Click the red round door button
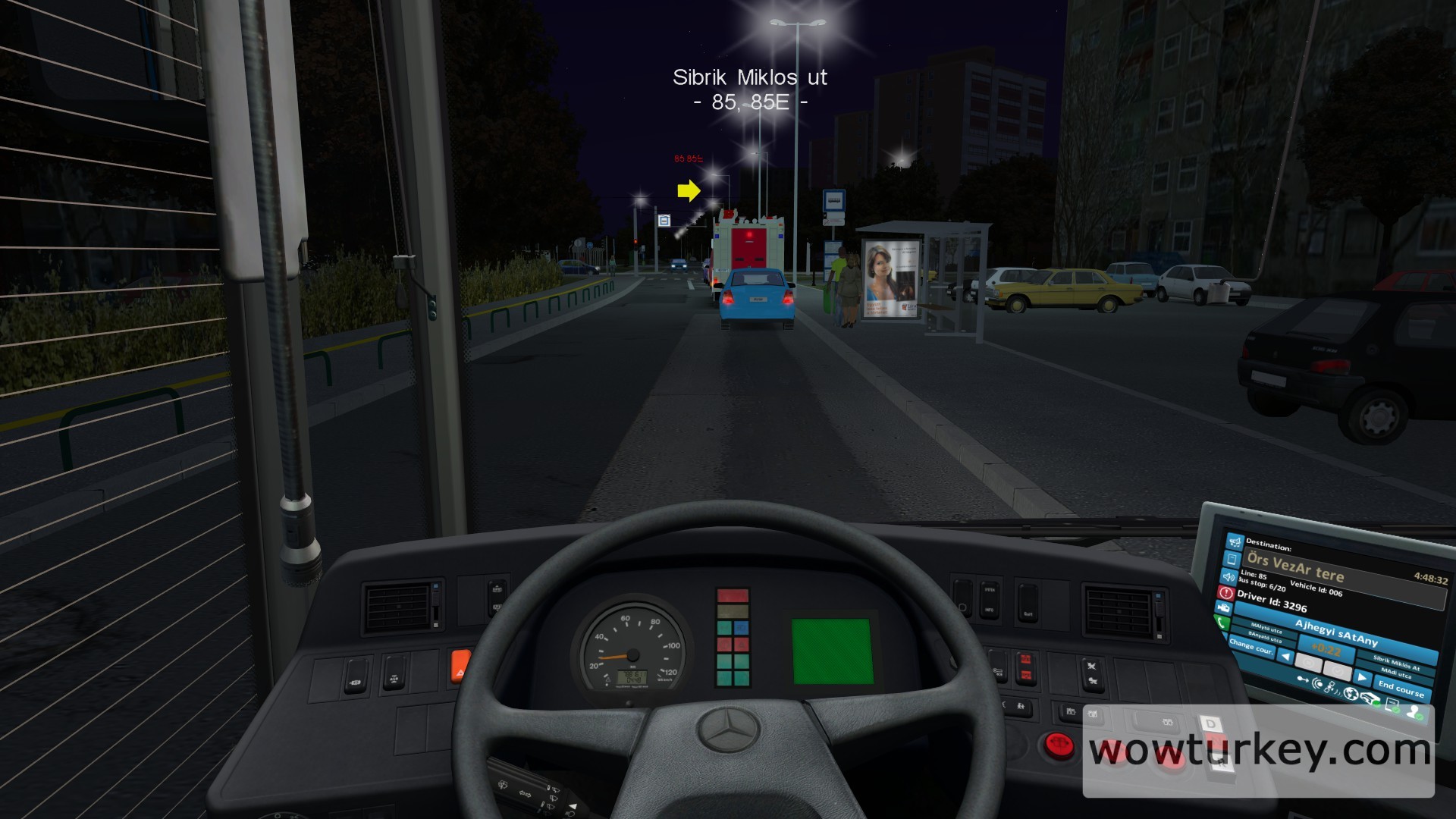1456x819 pixels. tap(1058, 745)
